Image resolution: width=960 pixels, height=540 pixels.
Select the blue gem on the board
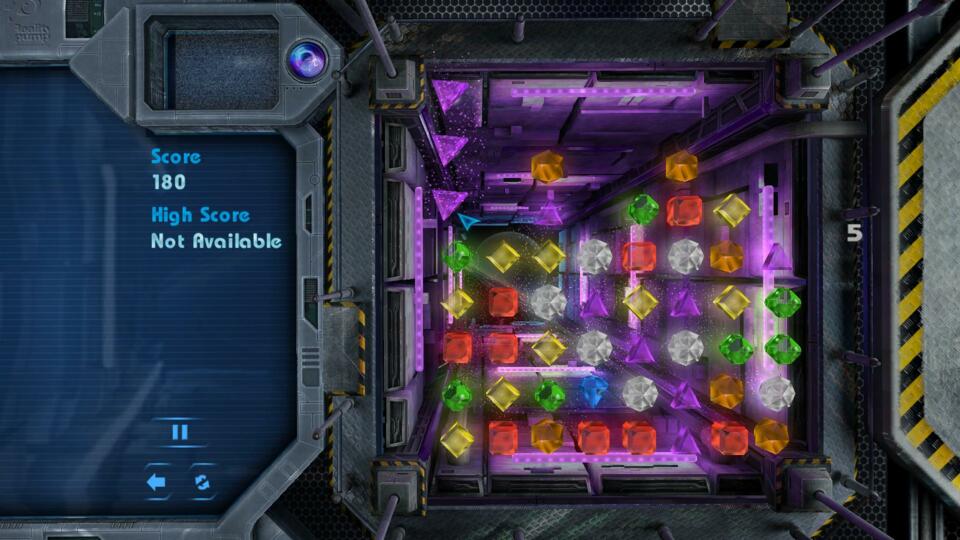point(593,391)
